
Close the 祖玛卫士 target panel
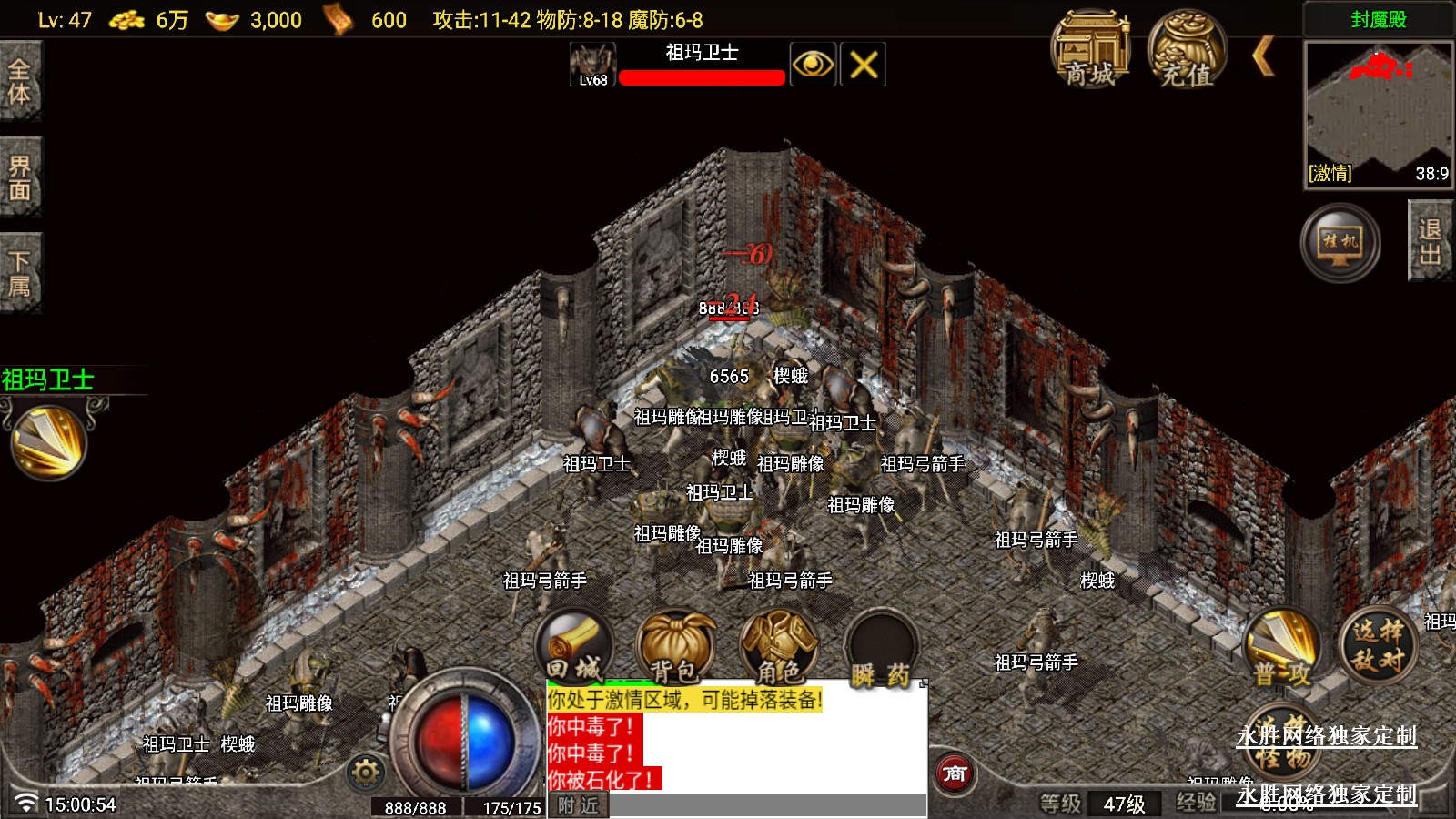click(x=863, y=65)
